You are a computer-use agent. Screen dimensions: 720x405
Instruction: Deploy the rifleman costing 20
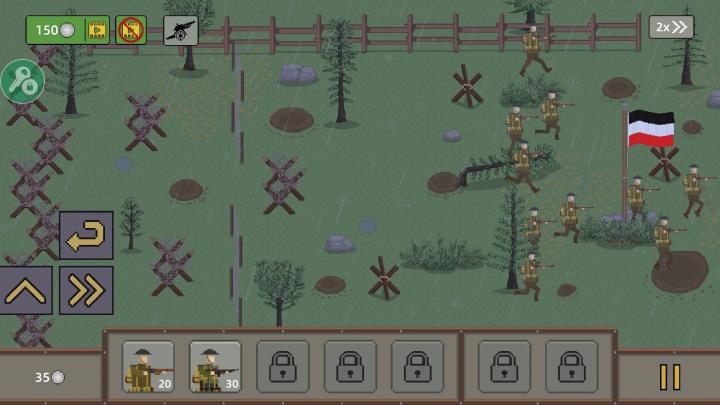[148, 367]
